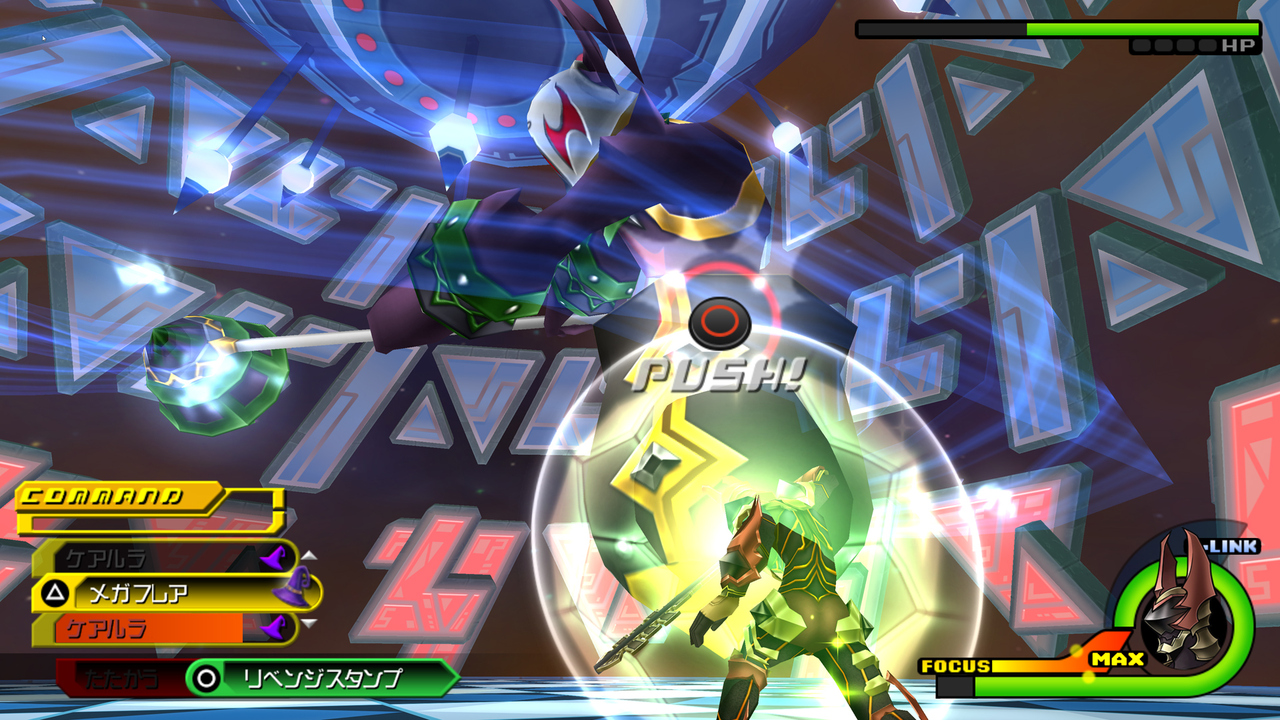This screenshot has width=1280, height=720.
Task: Click the D-LINK label
Action: tap(1230, 545)
